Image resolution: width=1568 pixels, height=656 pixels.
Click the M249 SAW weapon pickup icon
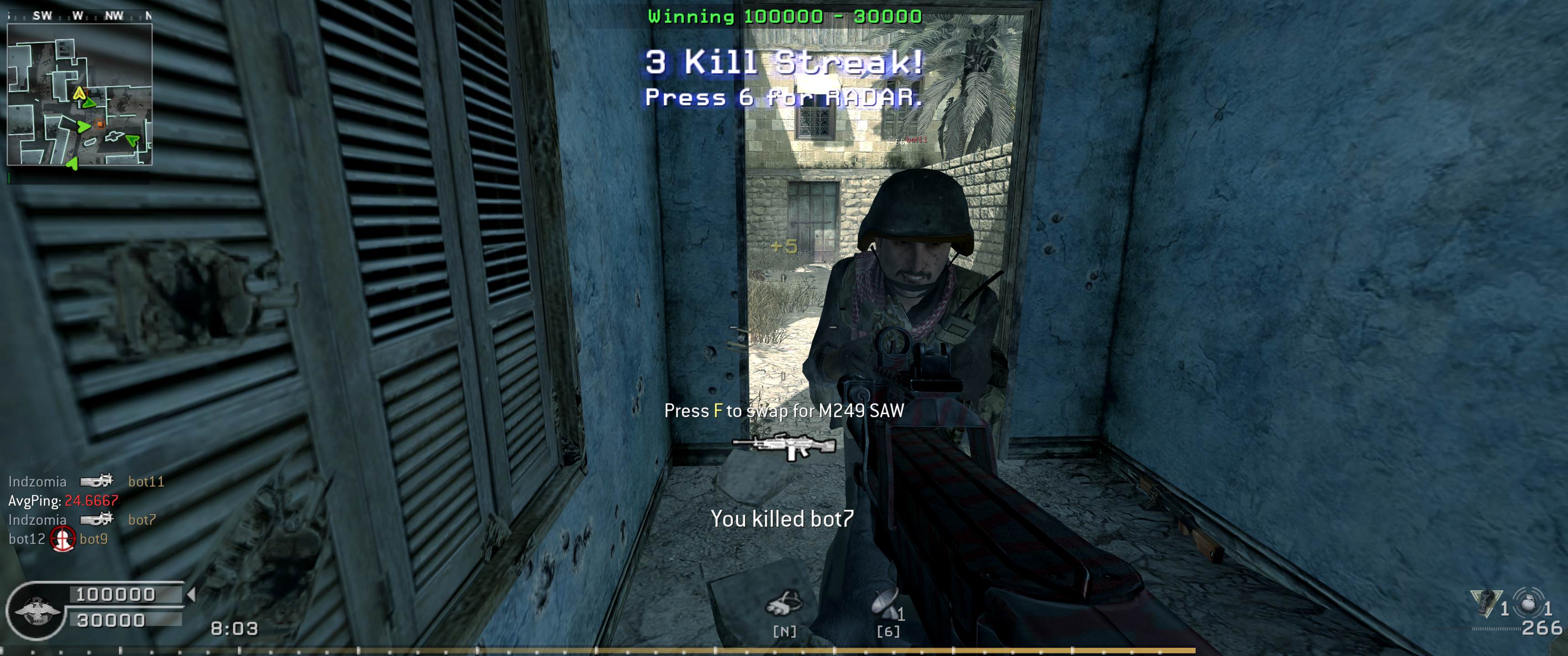pyautogui.click(x=784, y=446)
